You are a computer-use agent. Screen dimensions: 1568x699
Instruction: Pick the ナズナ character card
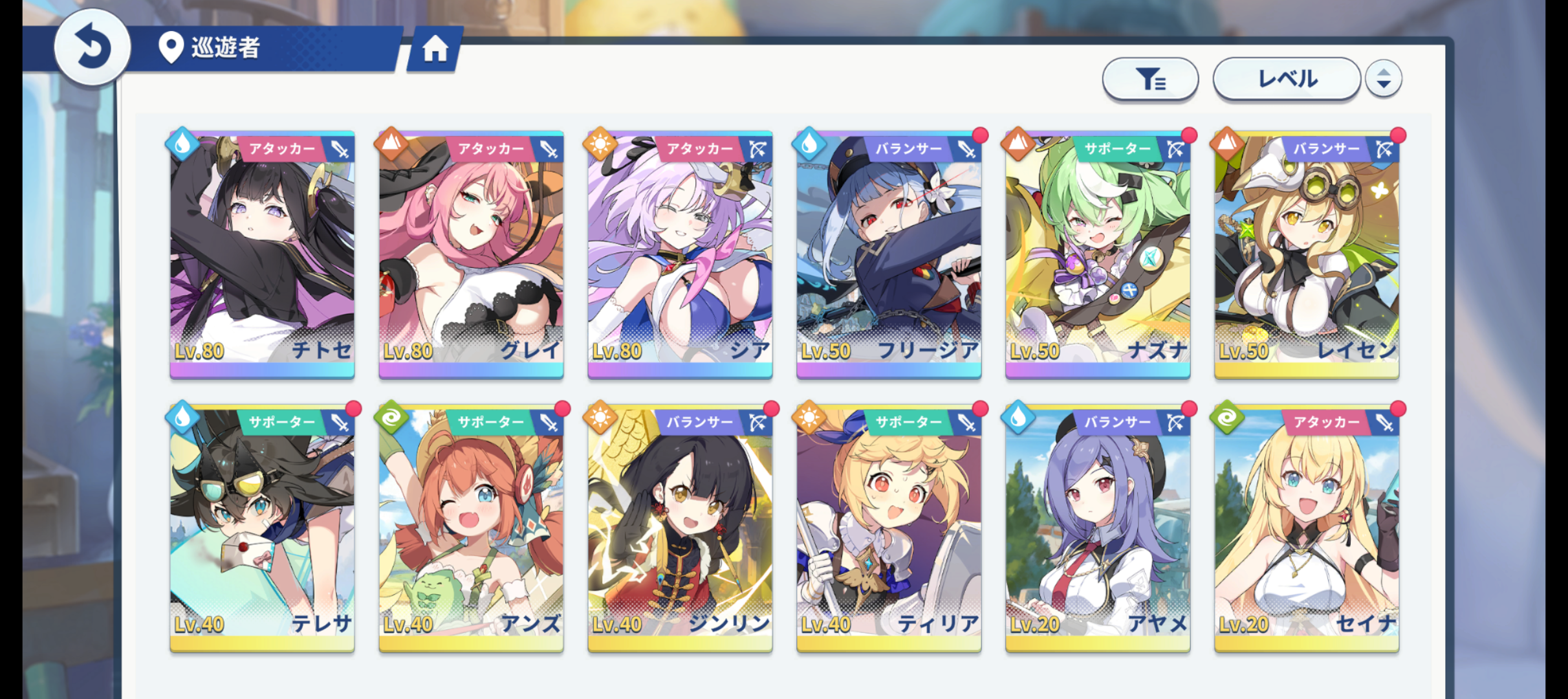1098,254
